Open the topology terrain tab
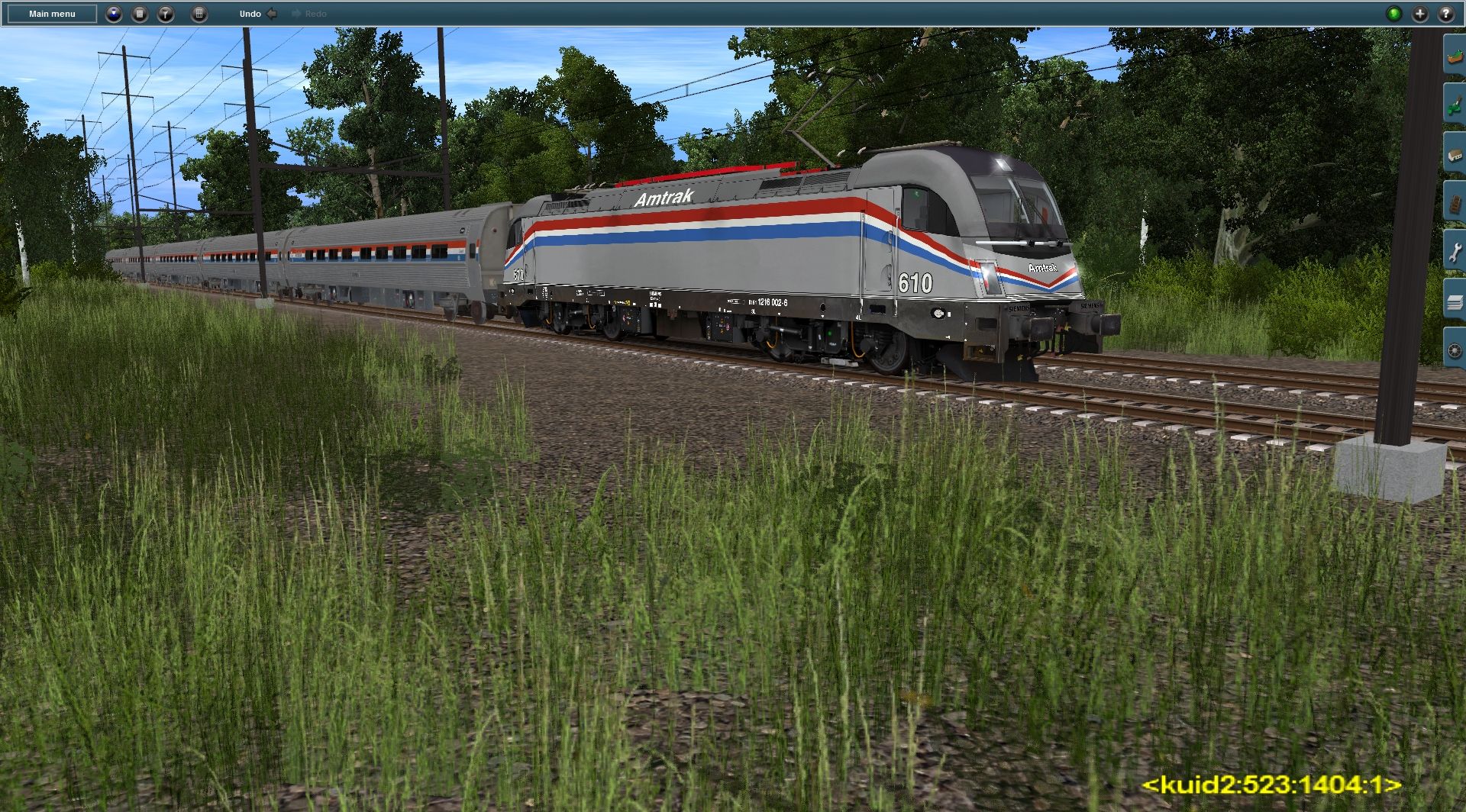1466x812 pixels. pyautogui.click(x=1455, y=55)
